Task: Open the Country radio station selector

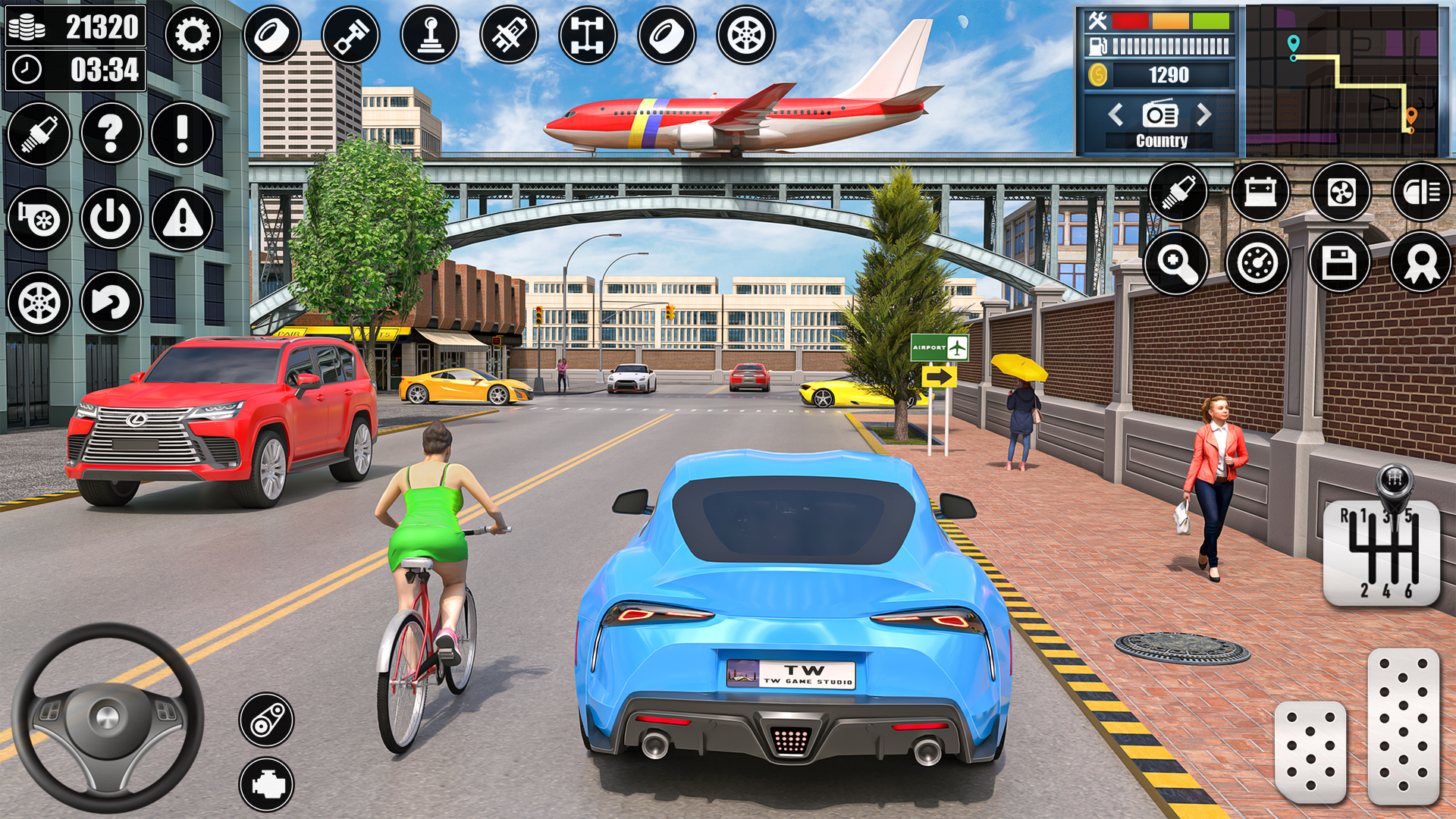Action: pyautogui.click(x=1159, y=115)
